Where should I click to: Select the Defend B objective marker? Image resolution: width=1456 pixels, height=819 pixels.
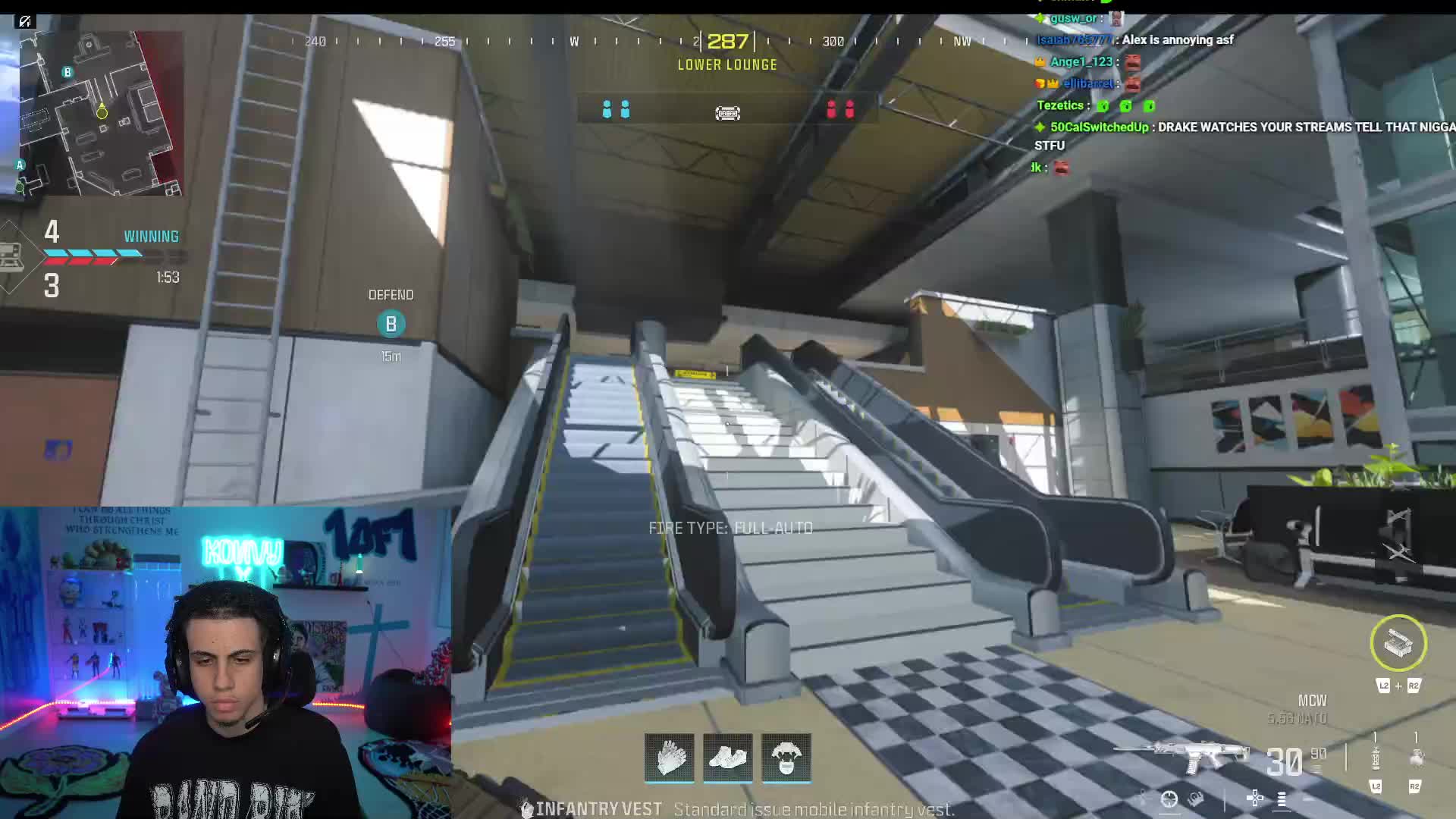pyautogui.click(x=391, y=324)
